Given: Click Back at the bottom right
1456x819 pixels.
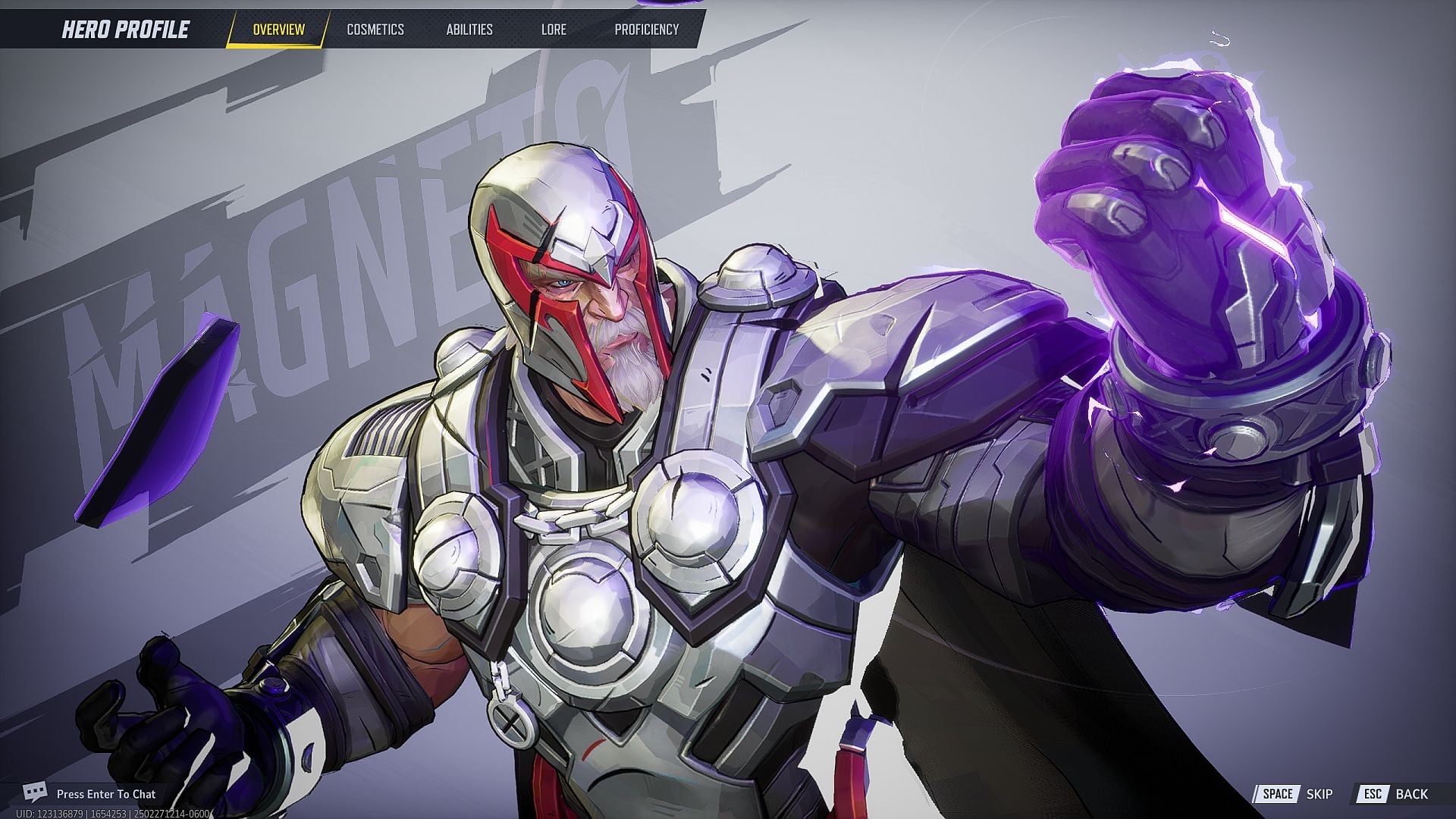Looking at the screenshot, I should coord(1412,794).
